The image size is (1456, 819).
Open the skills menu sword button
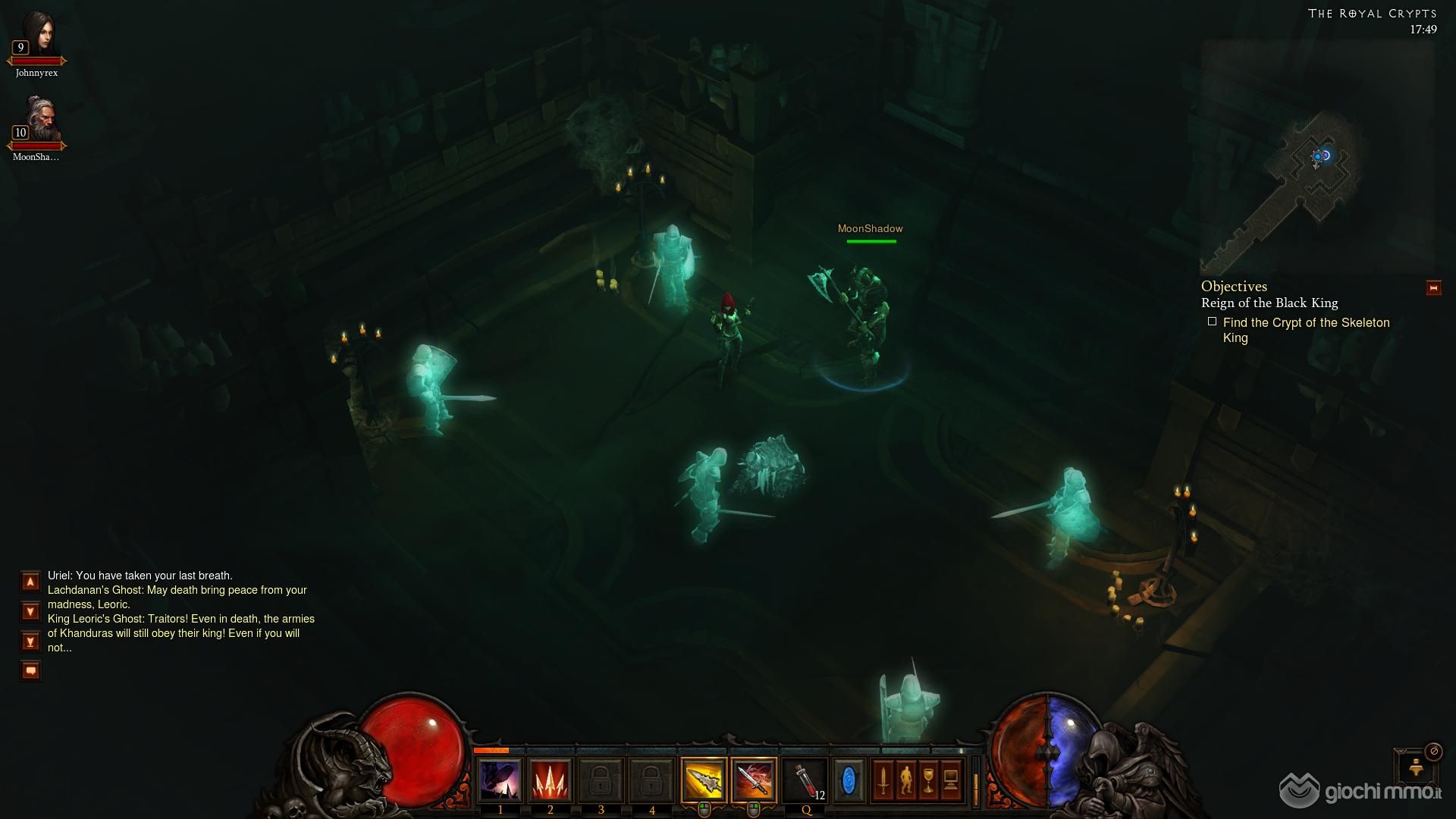point(883,780)
